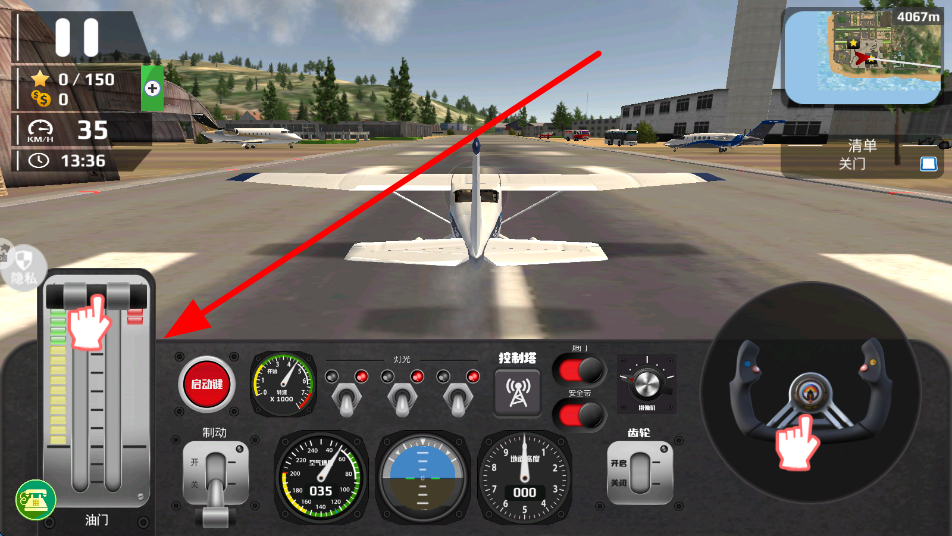Open the green telephone icon
This screenshot has height=536, width=952.
click(33, 499)
